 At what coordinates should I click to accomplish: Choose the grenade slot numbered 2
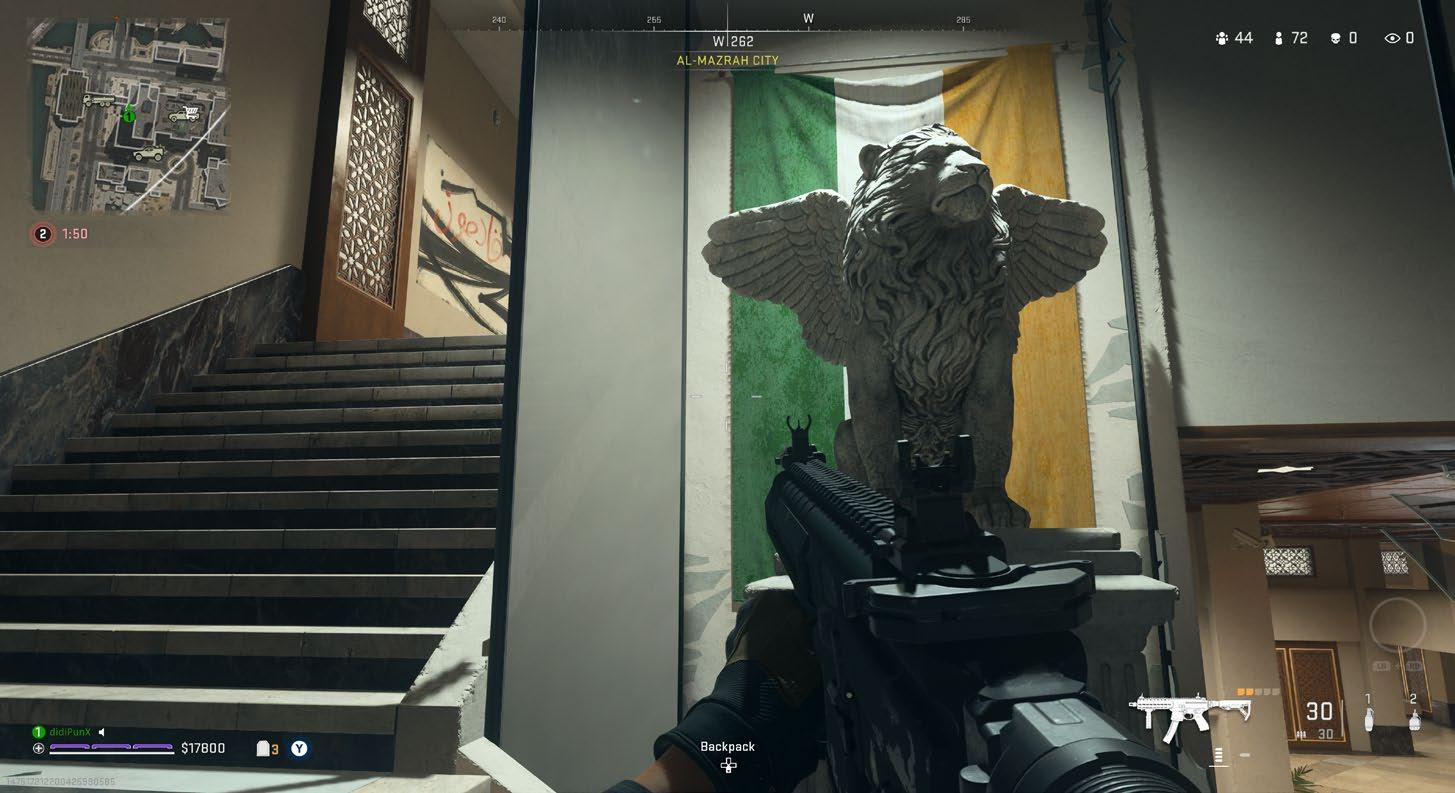(1413, 717)
